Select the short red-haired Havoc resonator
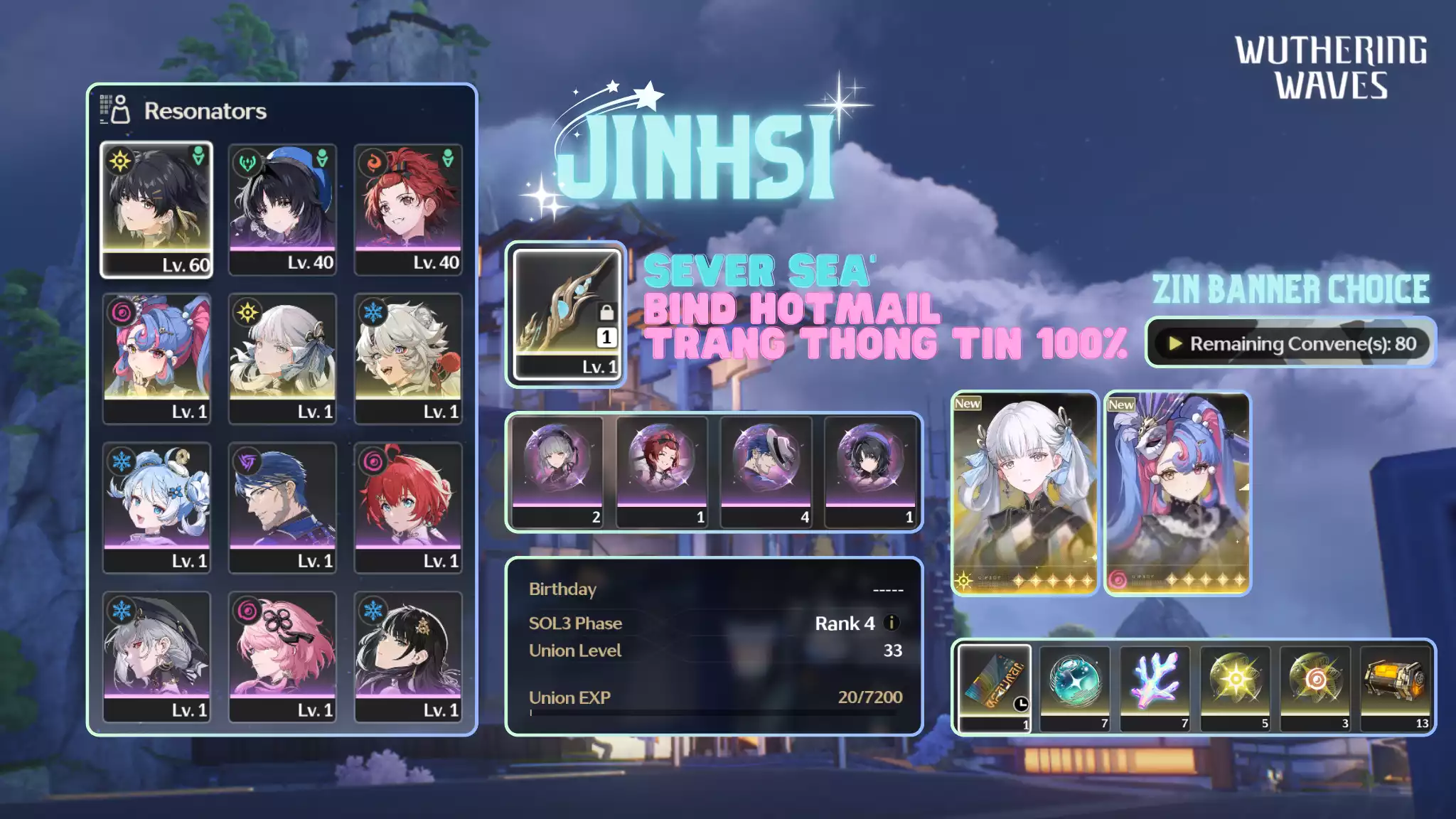 tap(408, 508)
